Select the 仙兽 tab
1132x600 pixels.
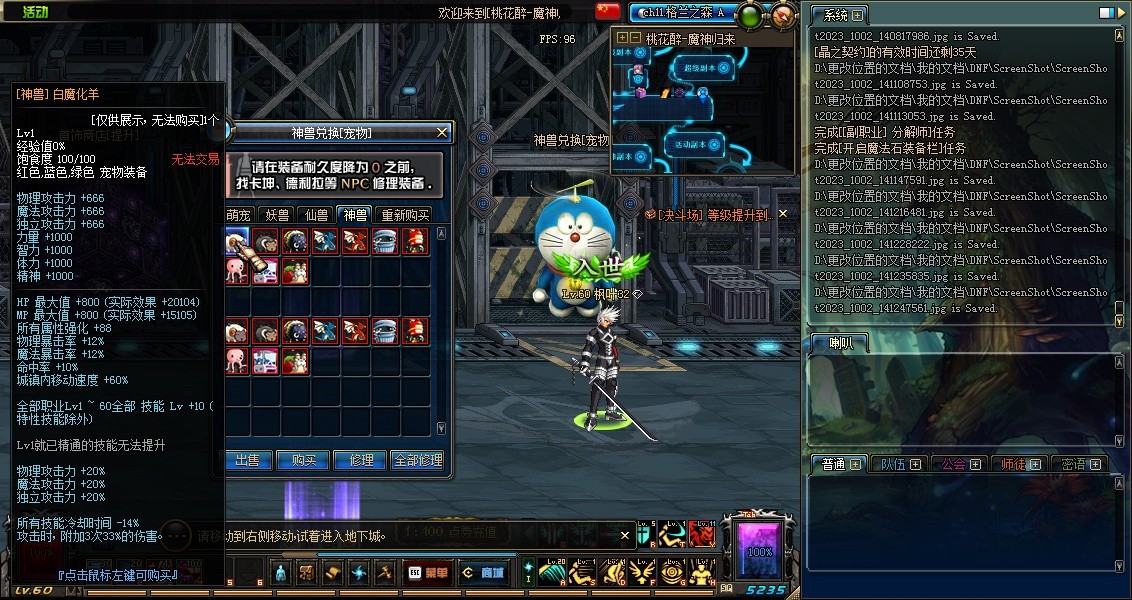click(316, 215)
